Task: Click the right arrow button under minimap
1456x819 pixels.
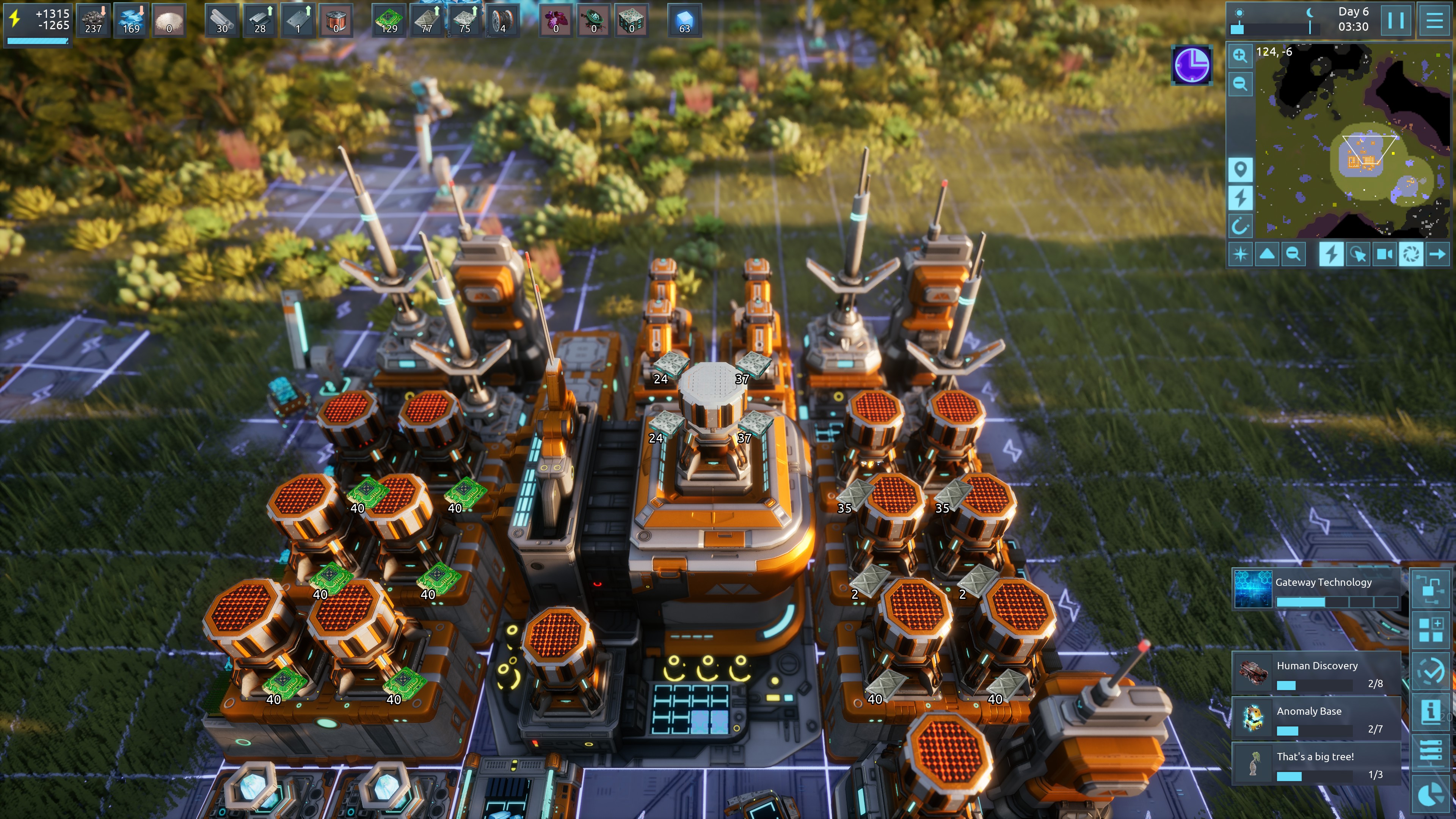Action: (x=1437, y=254)
